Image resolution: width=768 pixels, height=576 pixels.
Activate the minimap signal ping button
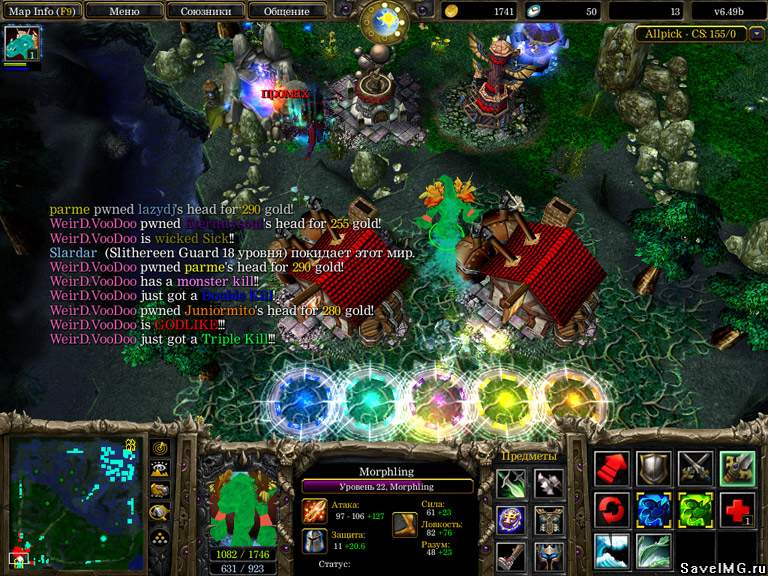(159, 447)
